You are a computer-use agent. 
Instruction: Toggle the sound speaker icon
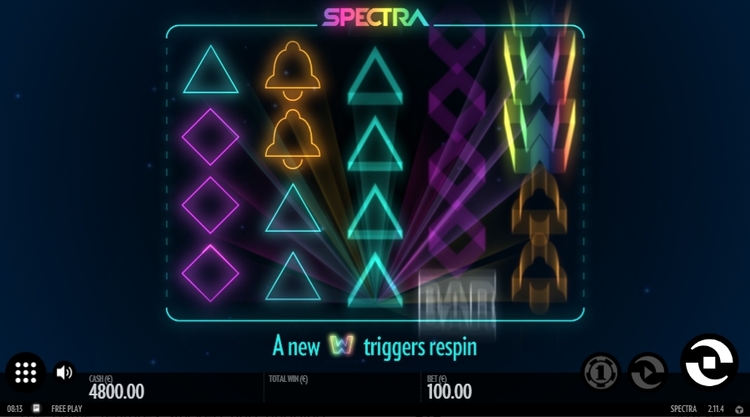64,373
